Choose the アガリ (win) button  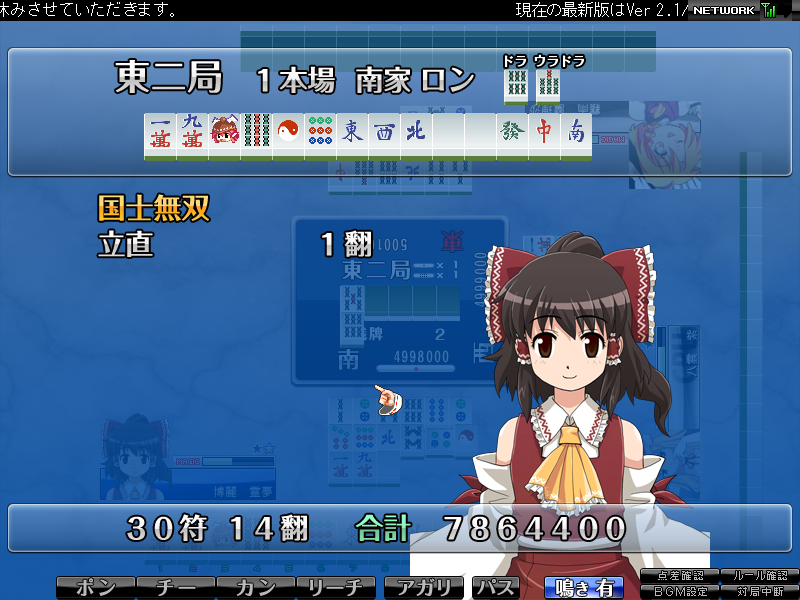[x=425, y=588]
